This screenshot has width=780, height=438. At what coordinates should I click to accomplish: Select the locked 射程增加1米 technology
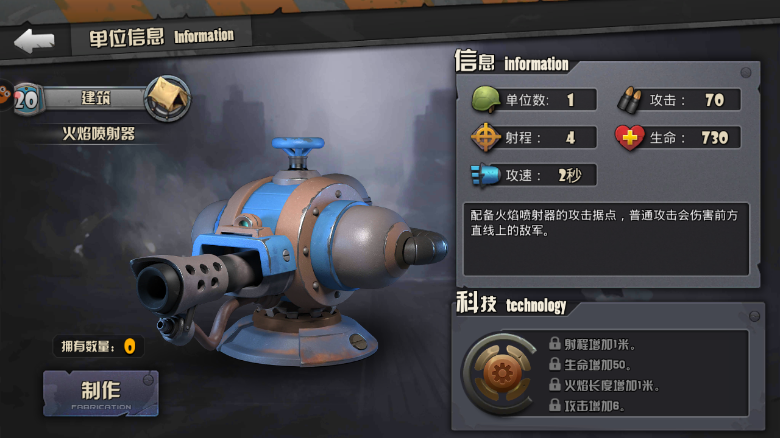click(x=595, y=344)
